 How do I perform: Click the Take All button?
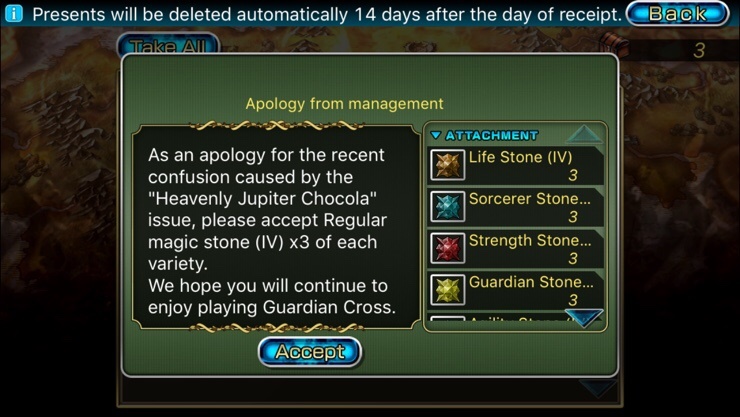click(167, 46)
